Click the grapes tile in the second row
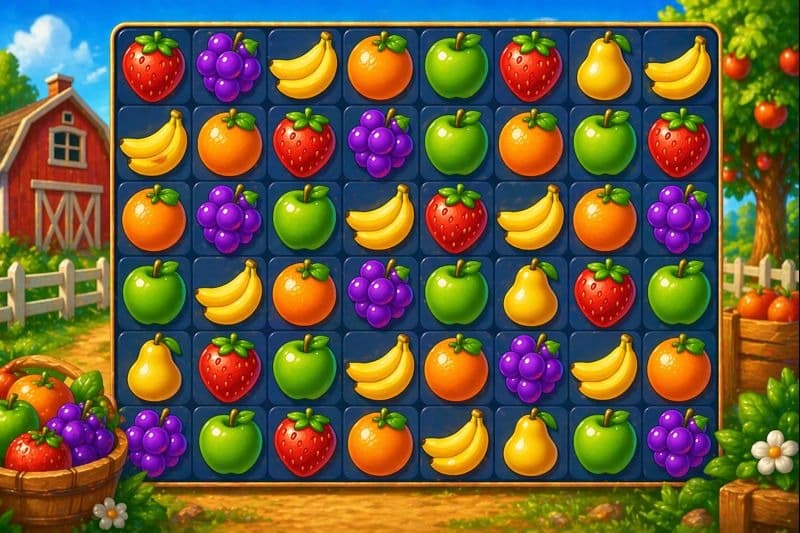The height and width of the screenshot is (533, 800). point(380,143)
